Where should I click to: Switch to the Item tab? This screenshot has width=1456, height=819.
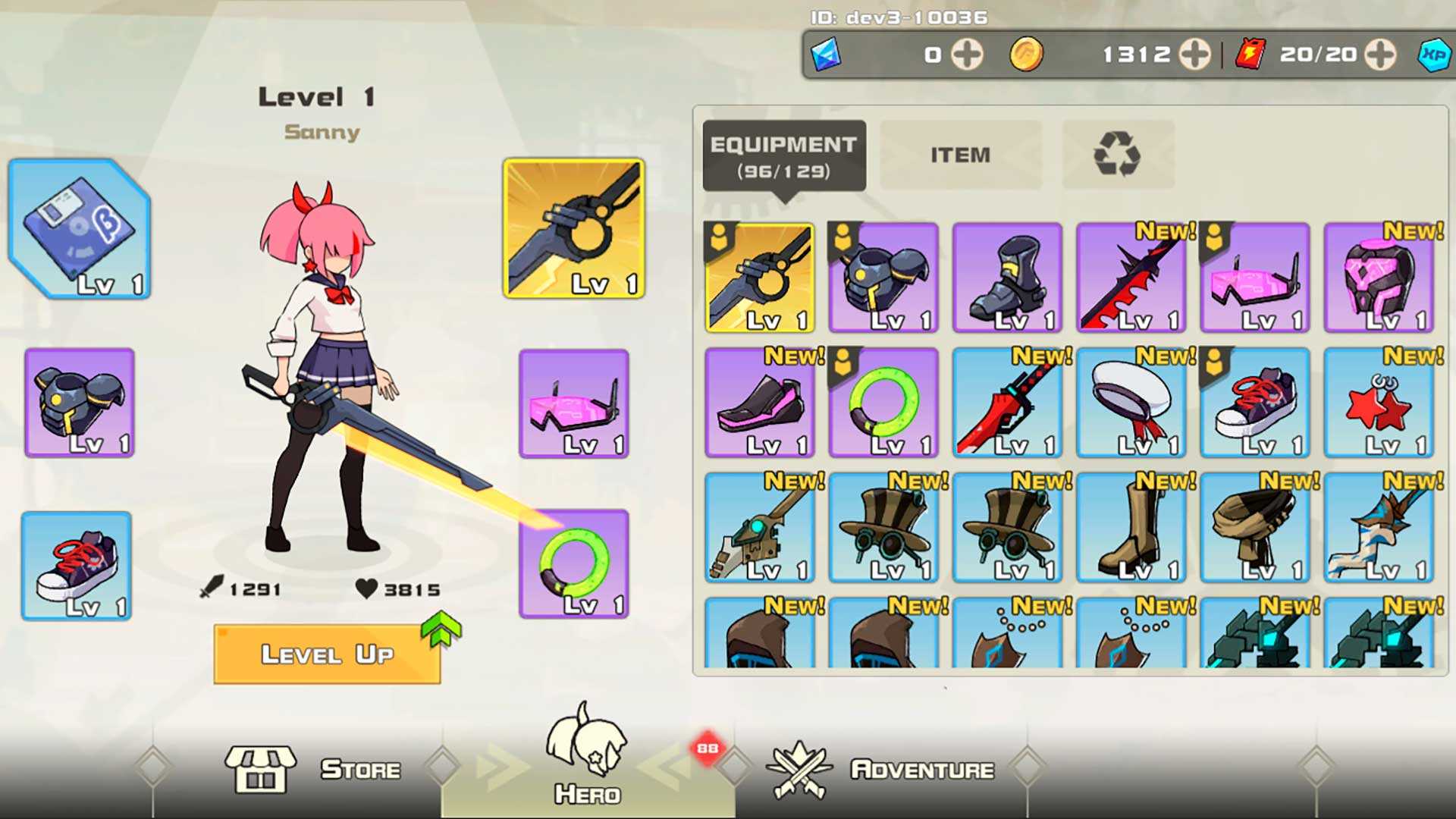tap(960, 155)
